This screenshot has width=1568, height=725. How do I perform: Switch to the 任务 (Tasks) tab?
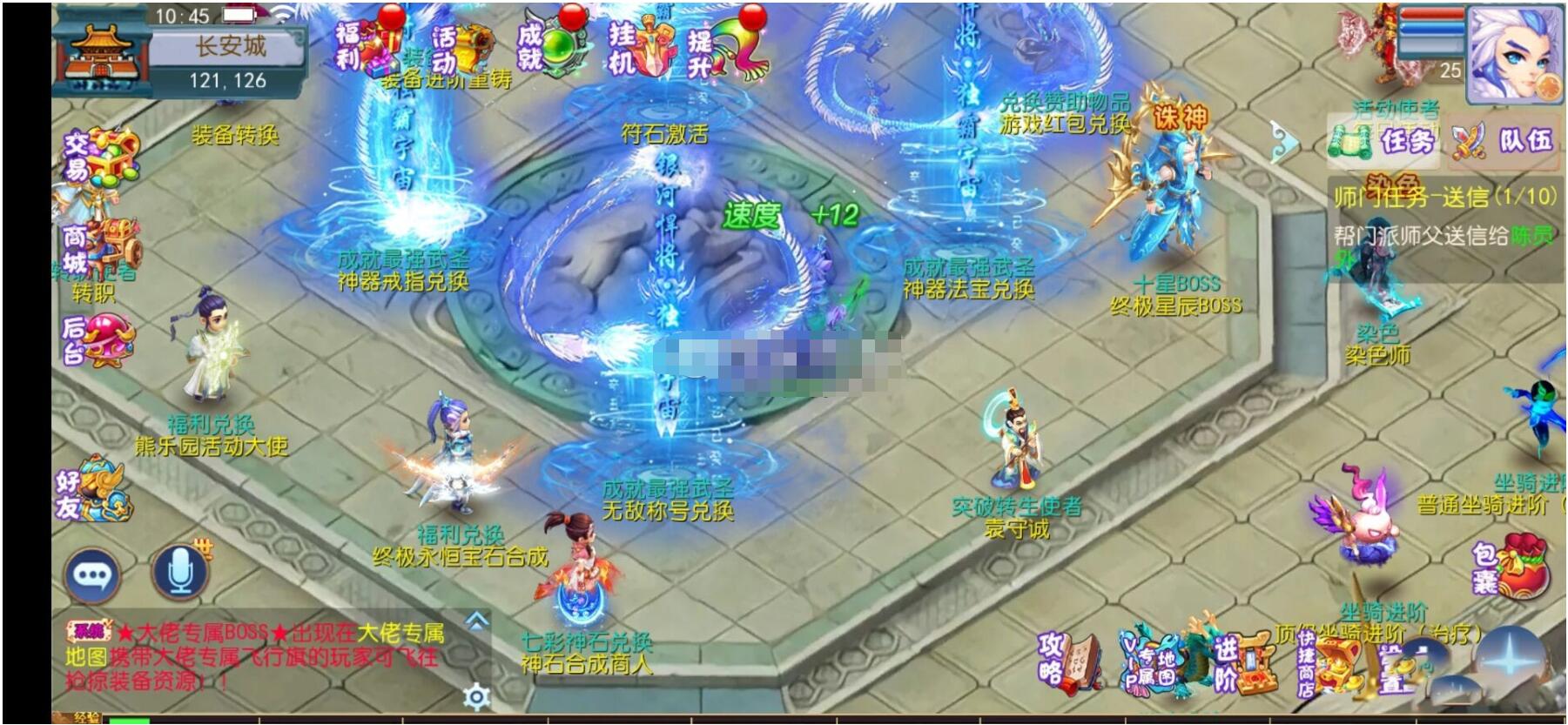[1394, 144]
